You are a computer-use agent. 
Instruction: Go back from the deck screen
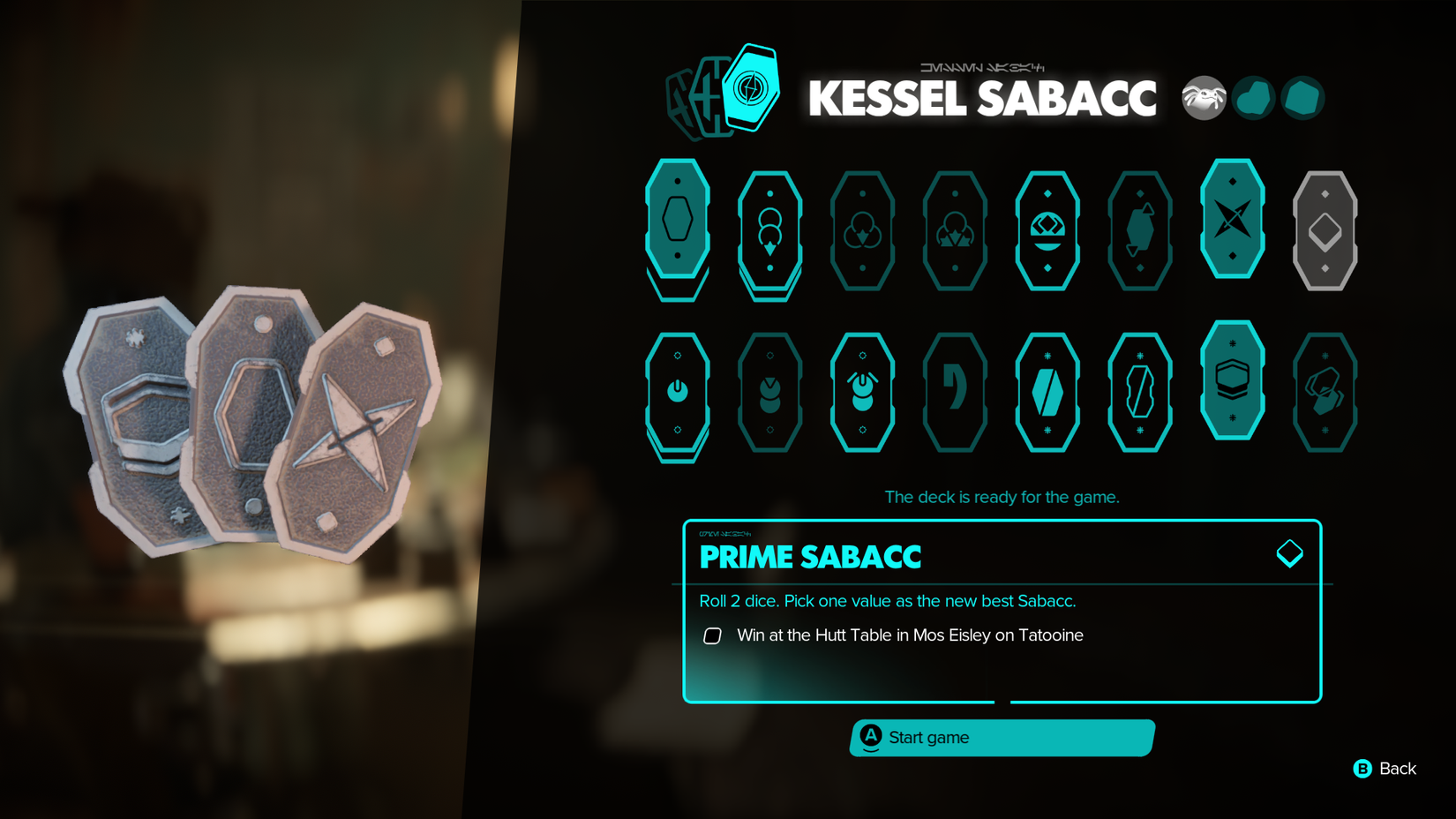1385,769
